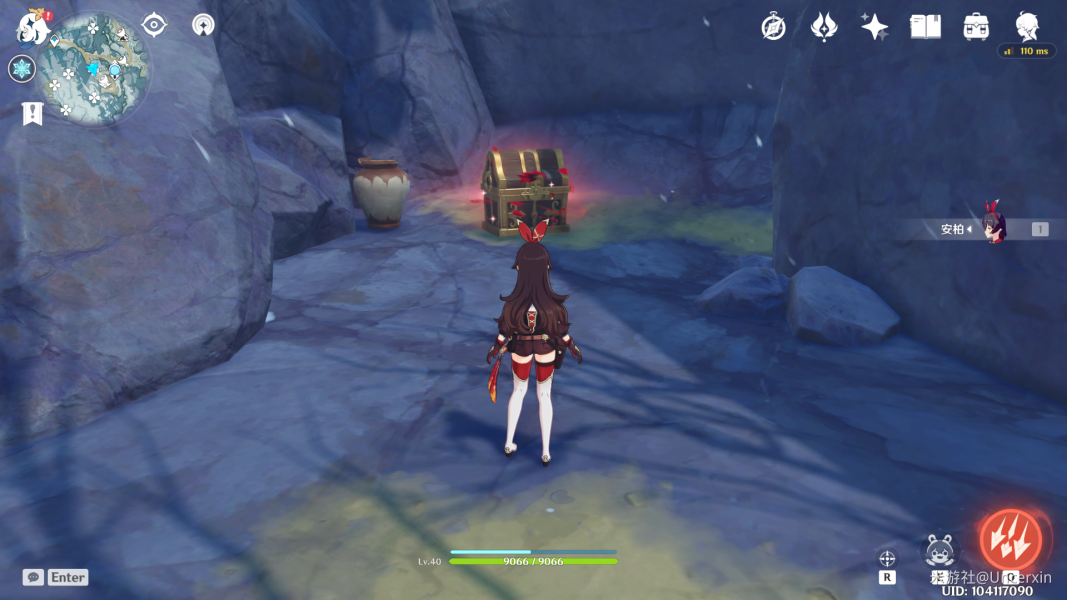Image resolution: width=1067 pixels, height=600 pixels.
Task: Open the signal-arc icon beside the eye
Action: pyautogui.click(x=203, y=25)
